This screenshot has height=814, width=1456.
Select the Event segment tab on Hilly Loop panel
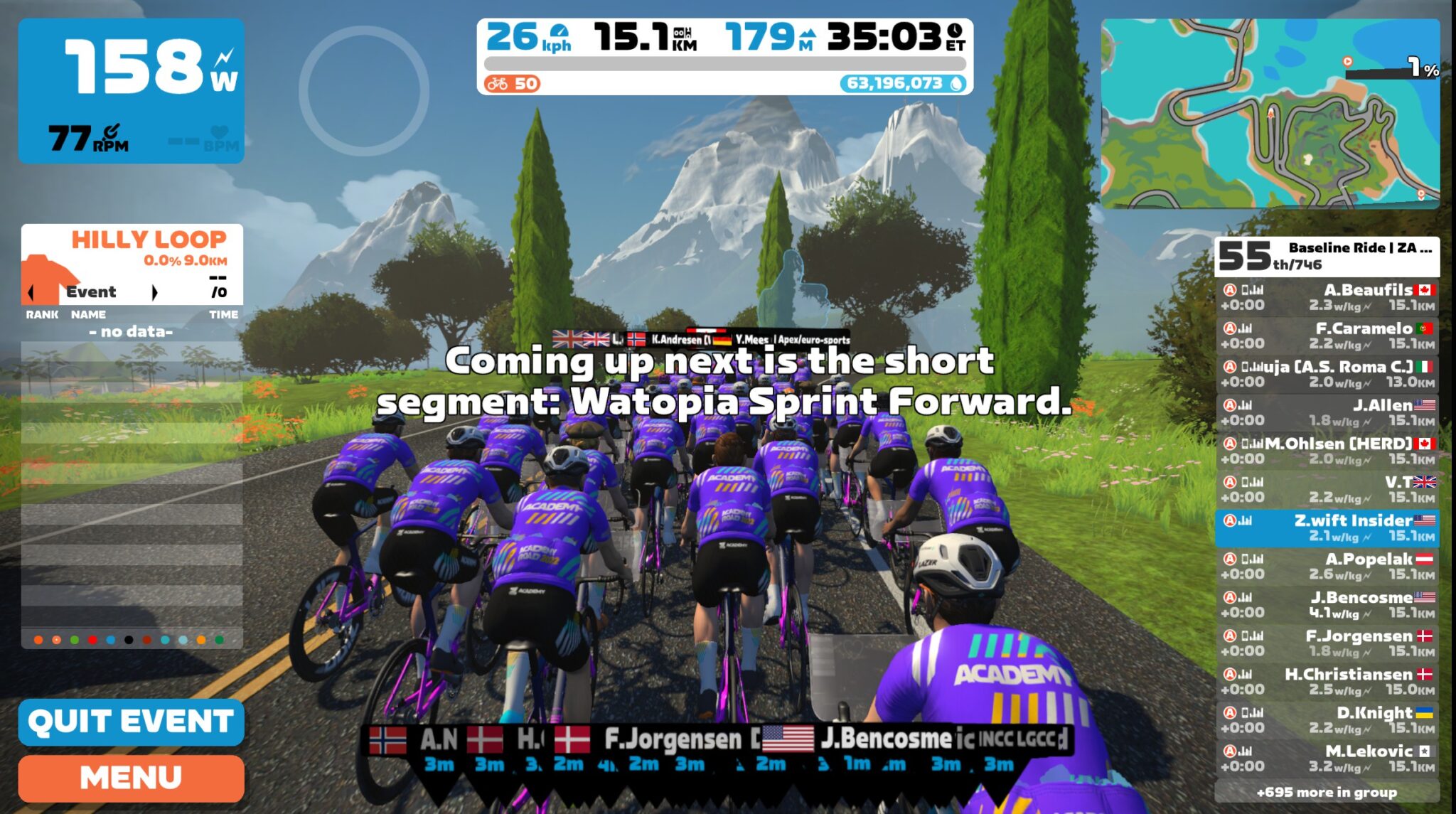click(x=91, y=291)
